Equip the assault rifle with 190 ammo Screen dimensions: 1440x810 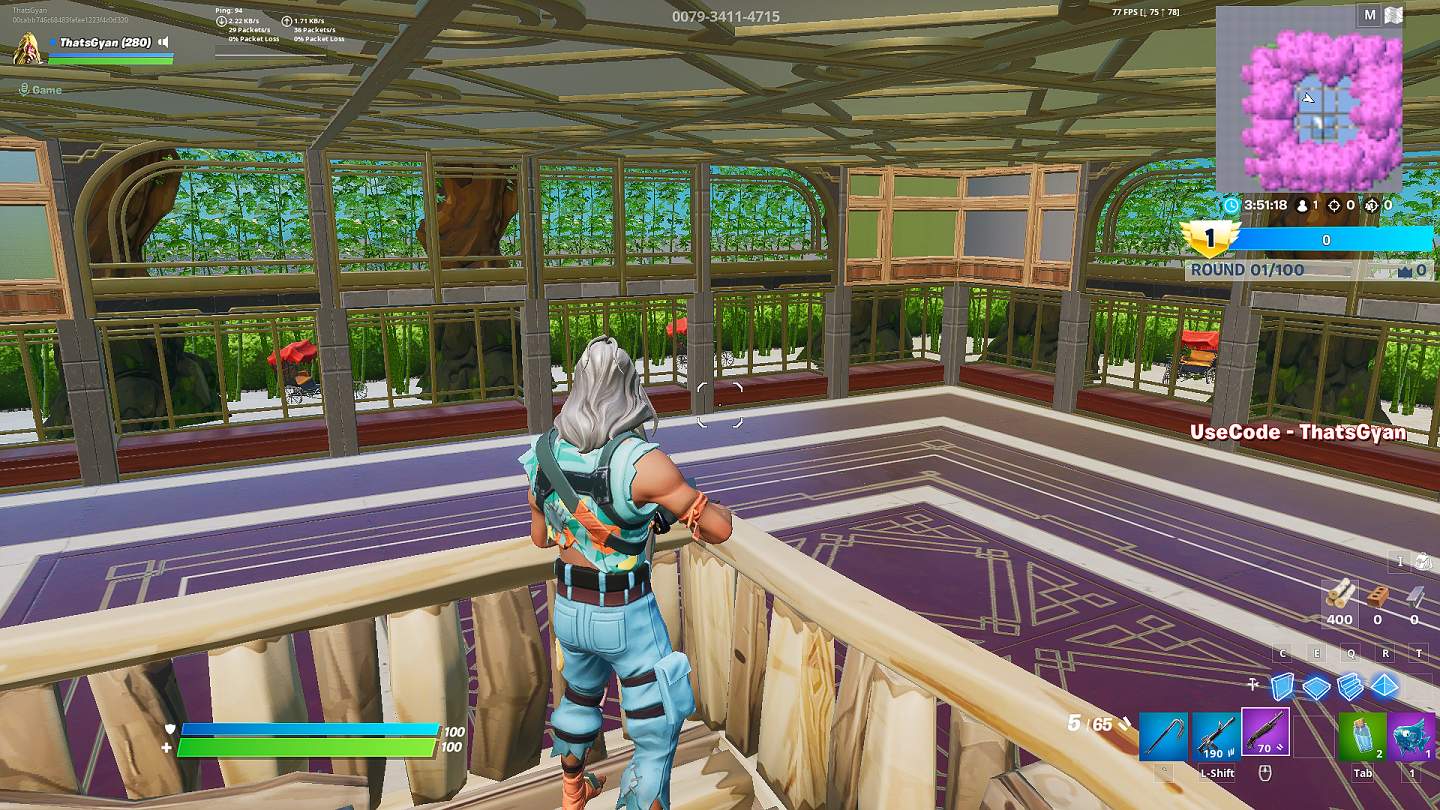click(1214, 735)
